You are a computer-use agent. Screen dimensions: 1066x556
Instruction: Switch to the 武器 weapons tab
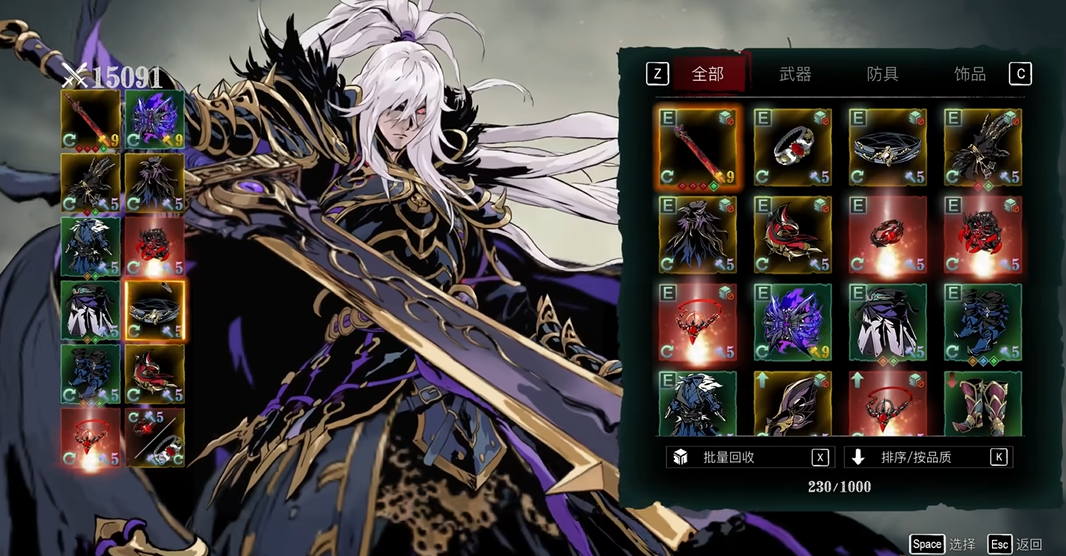click(x=795, y=74)
